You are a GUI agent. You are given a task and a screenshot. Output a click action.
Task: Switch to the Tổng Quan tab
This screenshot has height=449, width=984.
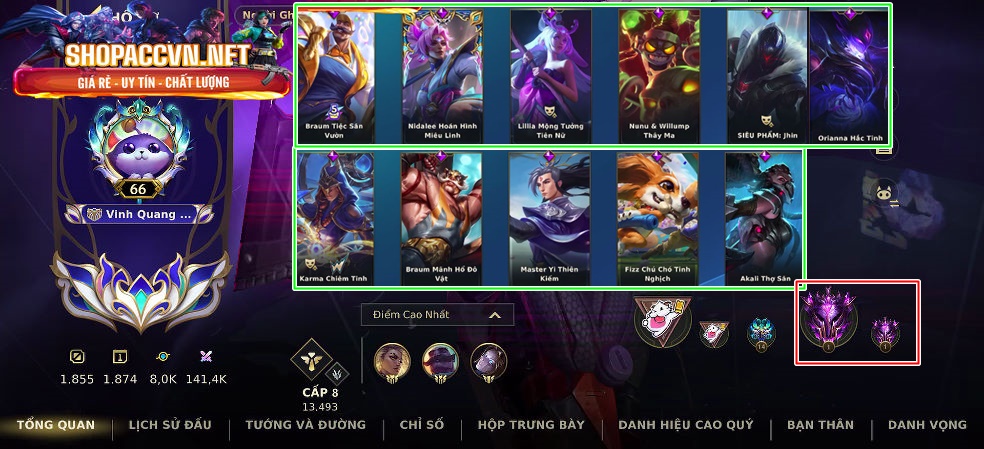[x=56, y=425]
